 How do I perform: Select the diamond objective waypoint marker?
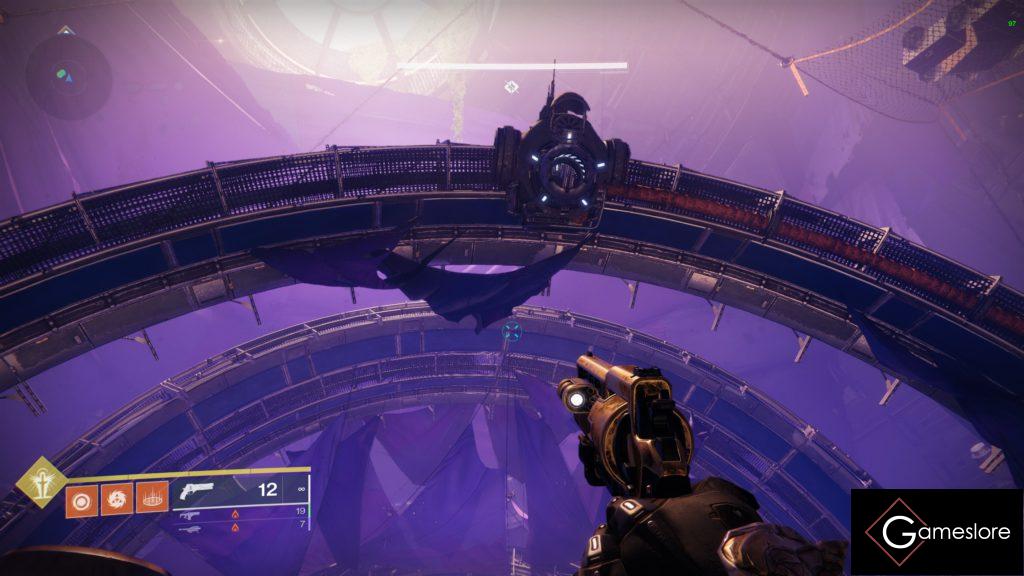coord(511,87)
